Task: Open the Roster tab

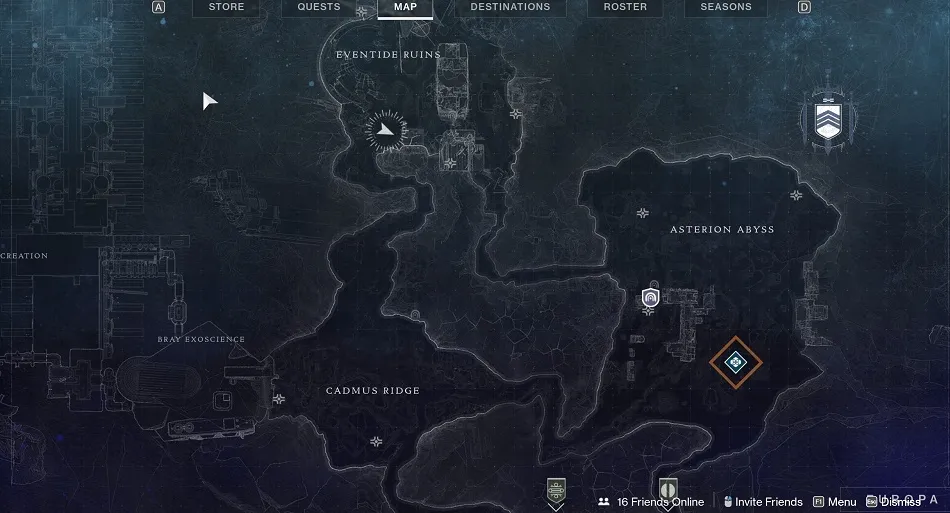Action: coord(626,7)
